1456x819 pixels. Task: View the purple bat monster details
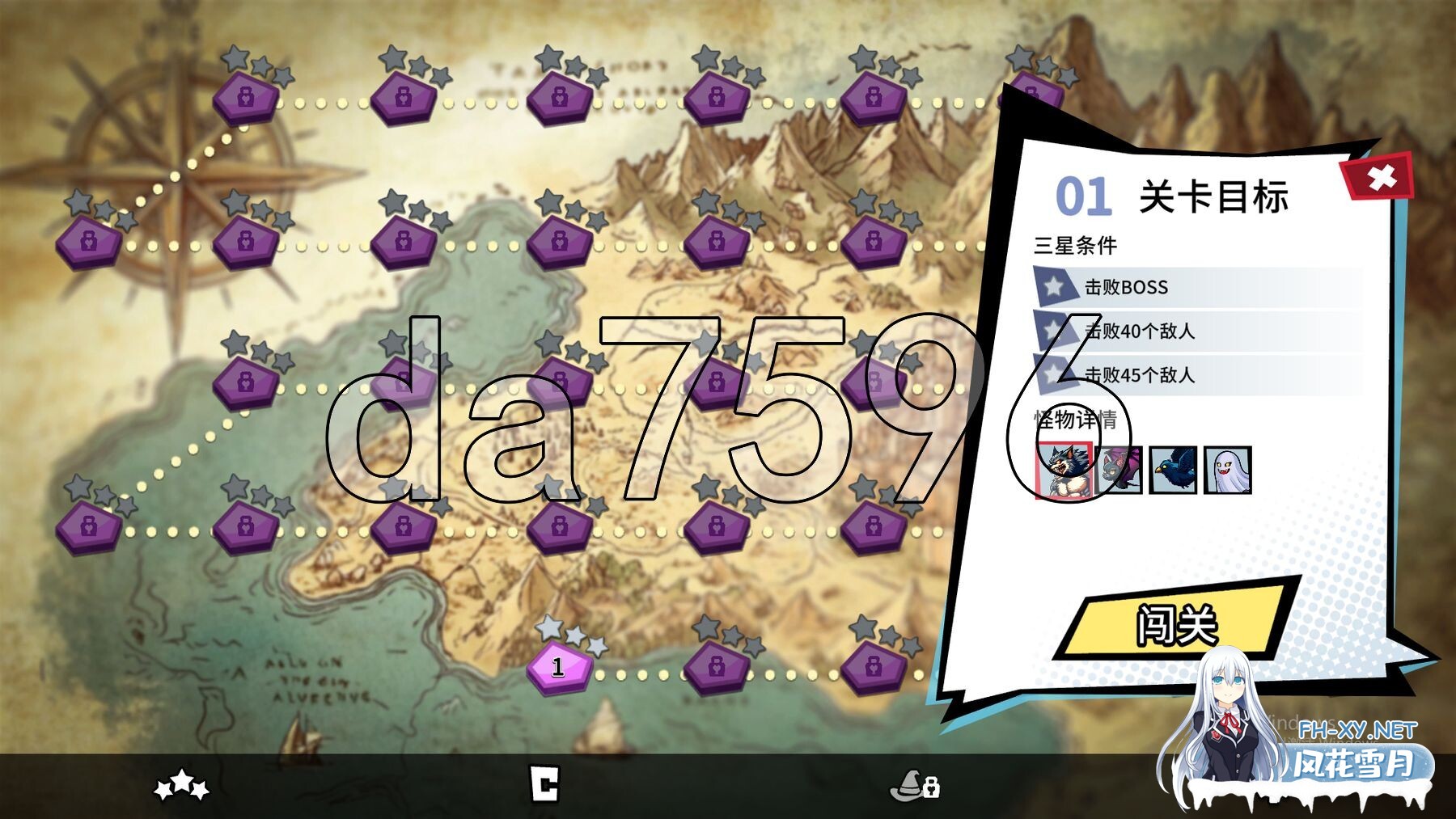1120,470
